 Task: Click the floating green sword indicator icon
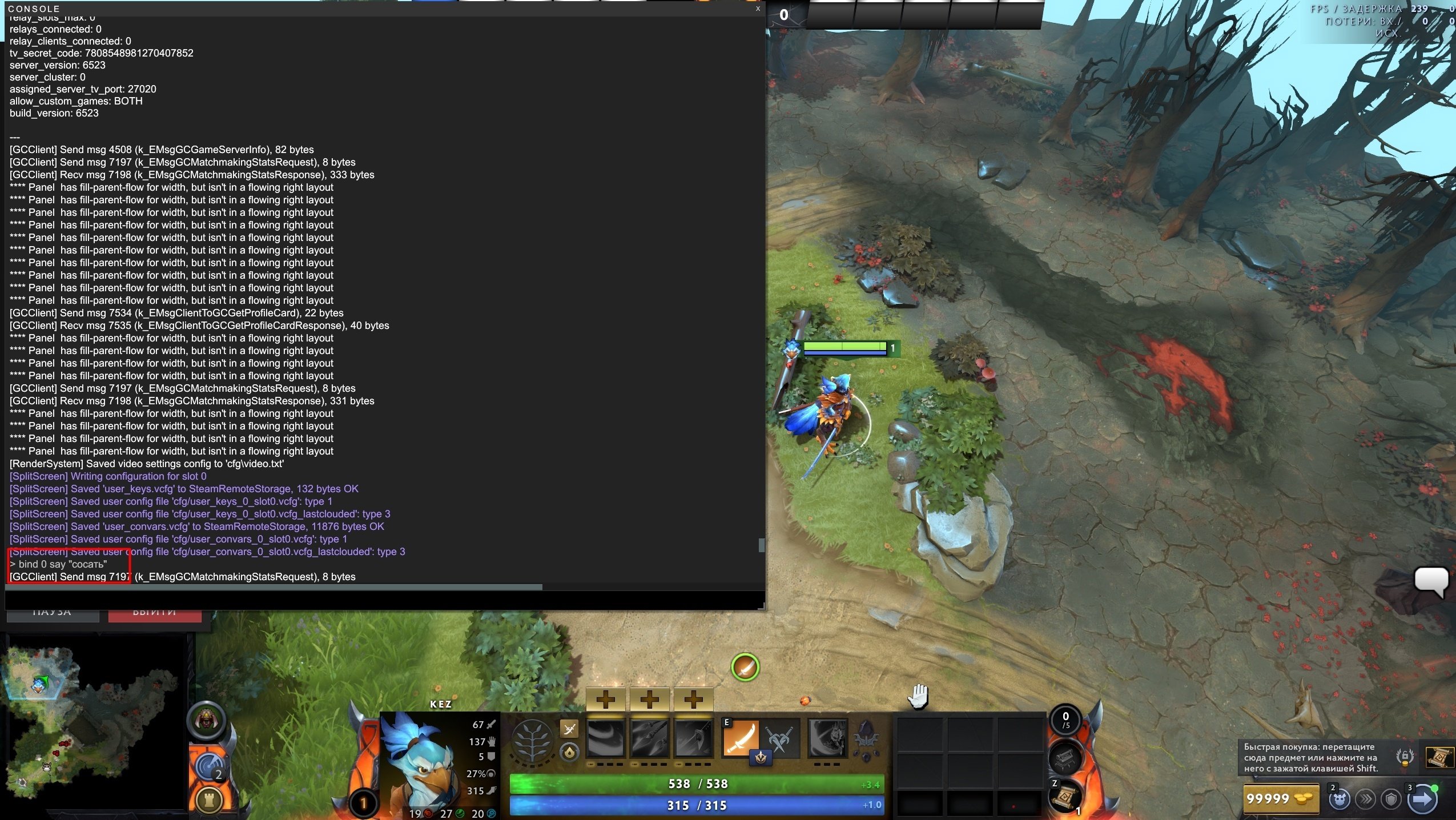[x=745, y=667]
